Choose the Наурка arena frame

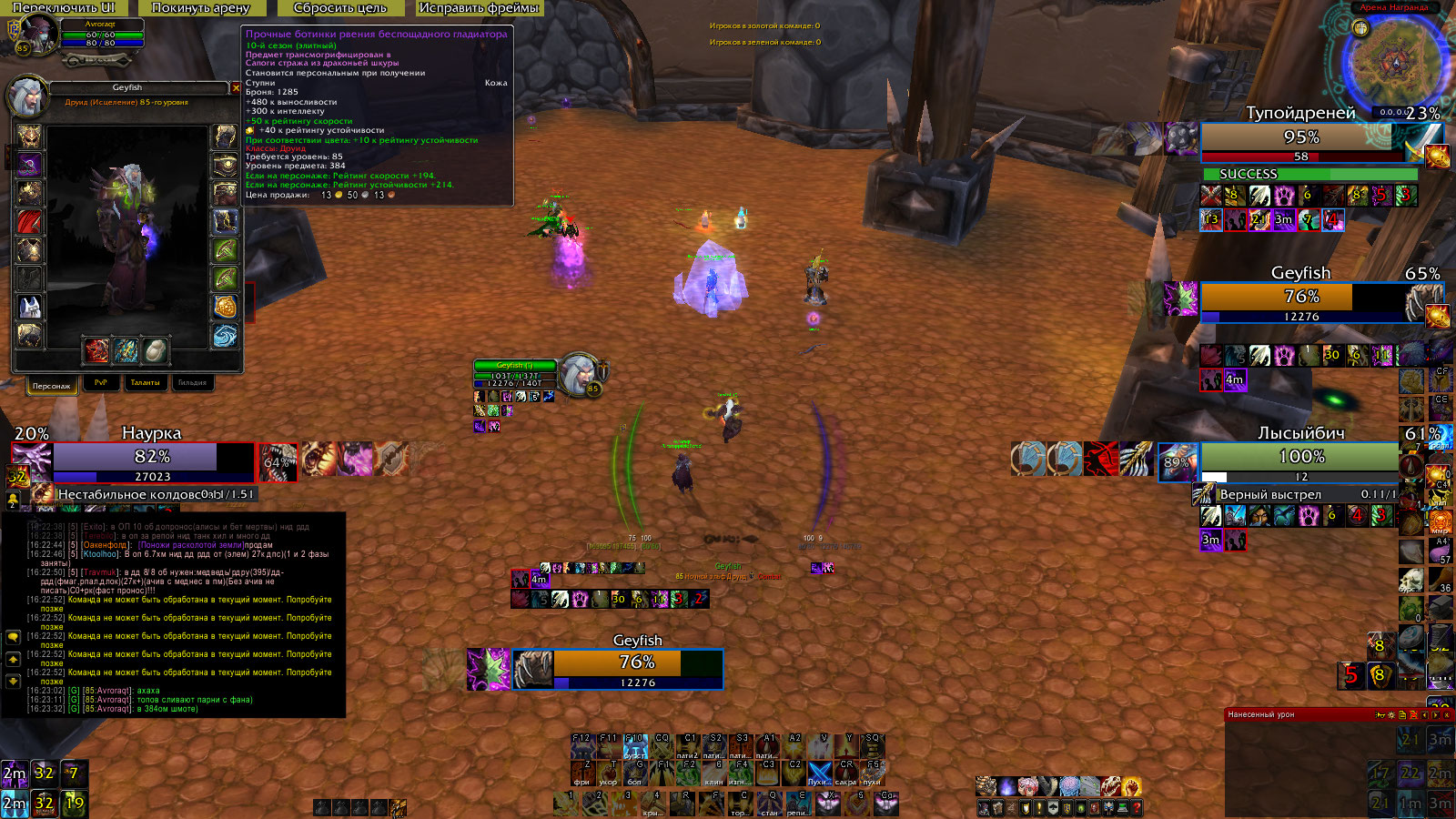(153, 457)
